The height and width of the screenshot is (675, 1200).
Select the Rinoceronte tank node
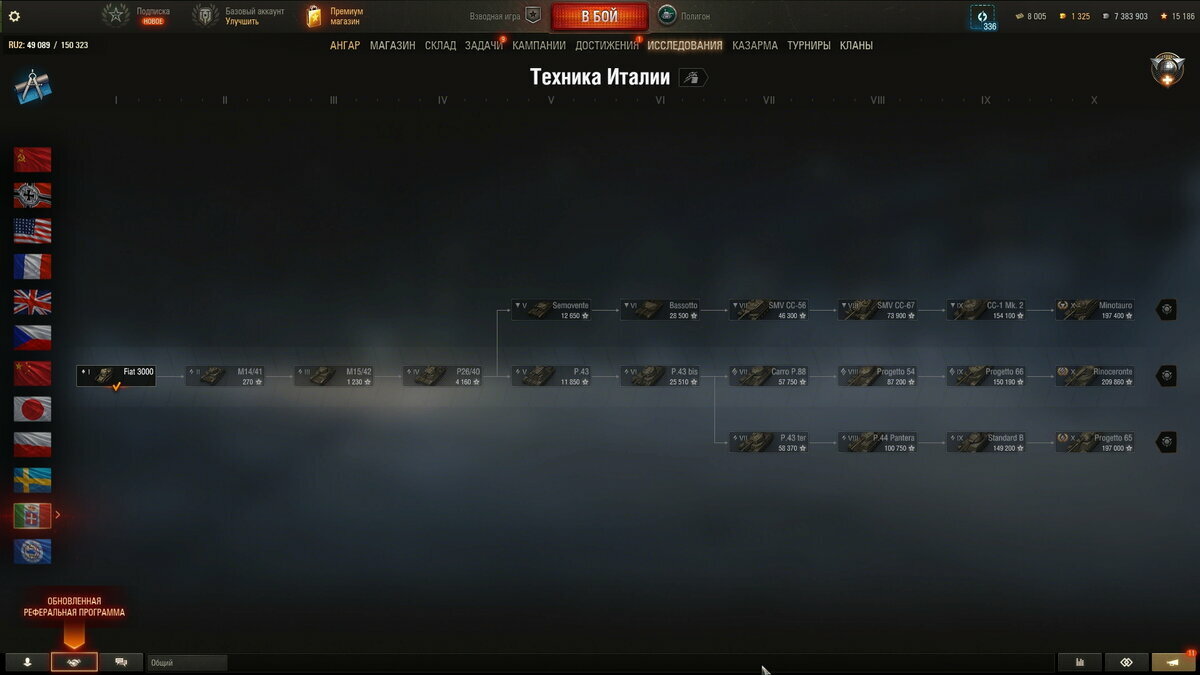click(1095, 375)
